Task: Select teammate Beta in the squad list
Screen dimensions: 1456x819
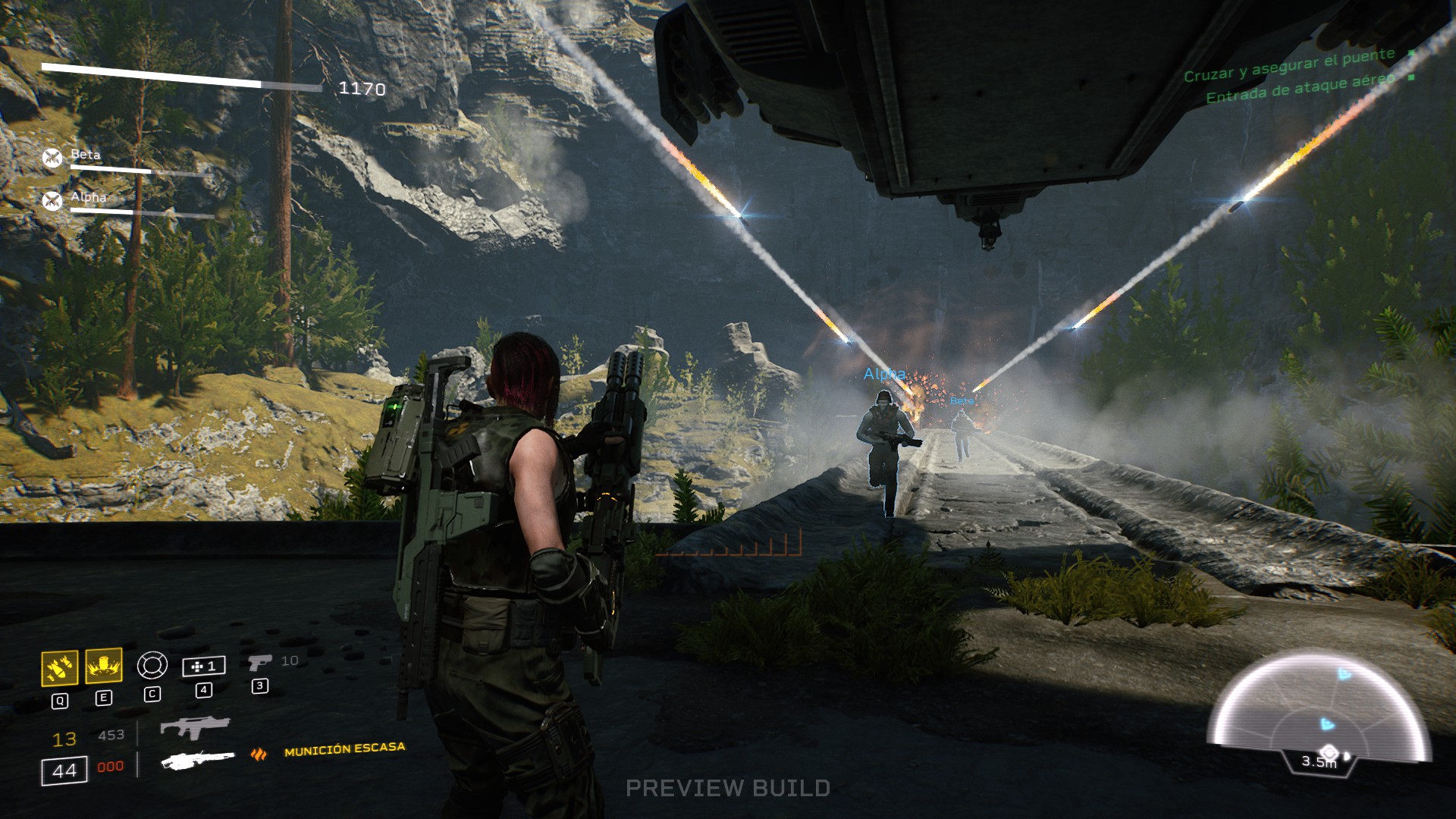Action: coord(85,155)
